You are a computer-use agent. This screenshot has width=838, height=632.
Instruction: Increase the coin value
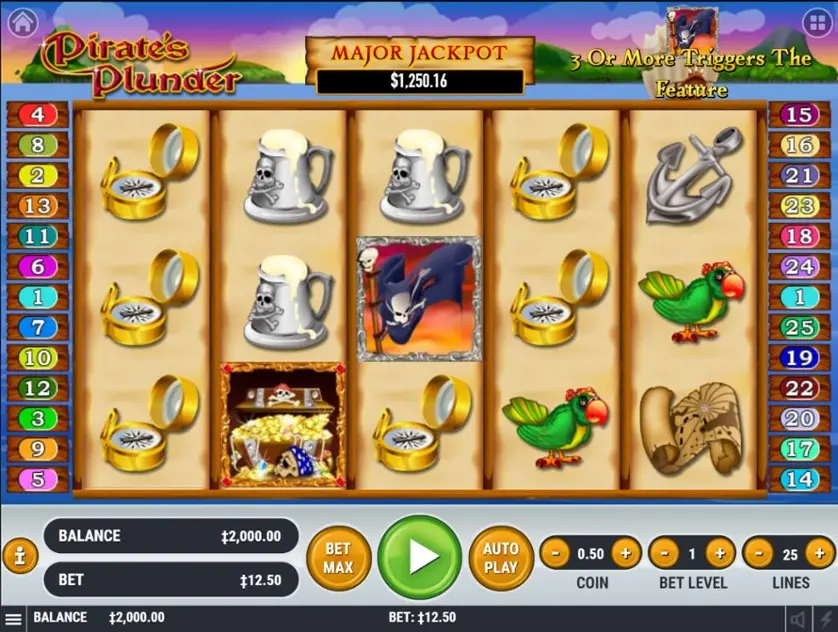(626, 552)
